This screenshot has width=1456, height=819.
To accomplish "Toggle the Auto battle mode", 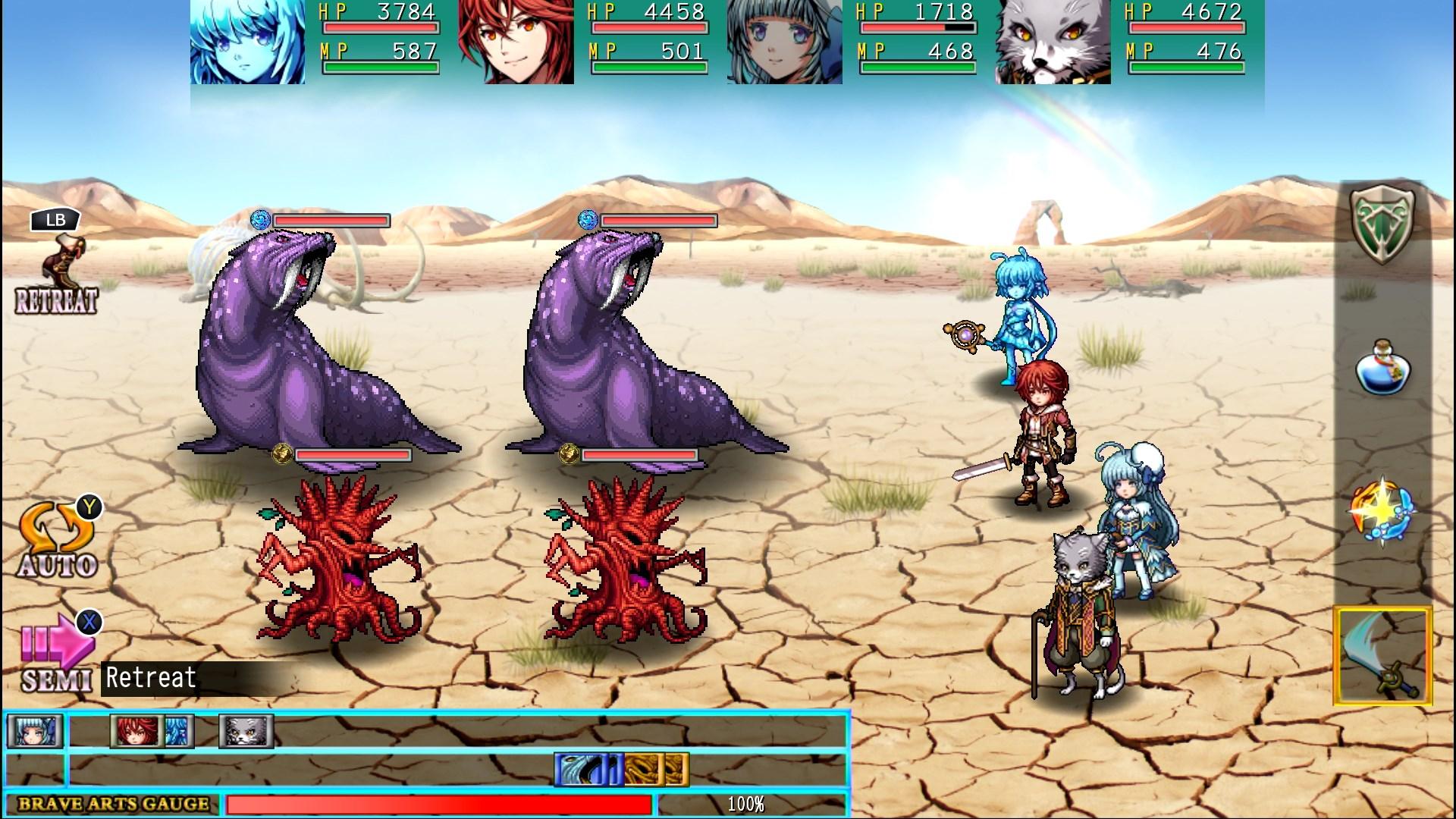I will tap(58, 539).
